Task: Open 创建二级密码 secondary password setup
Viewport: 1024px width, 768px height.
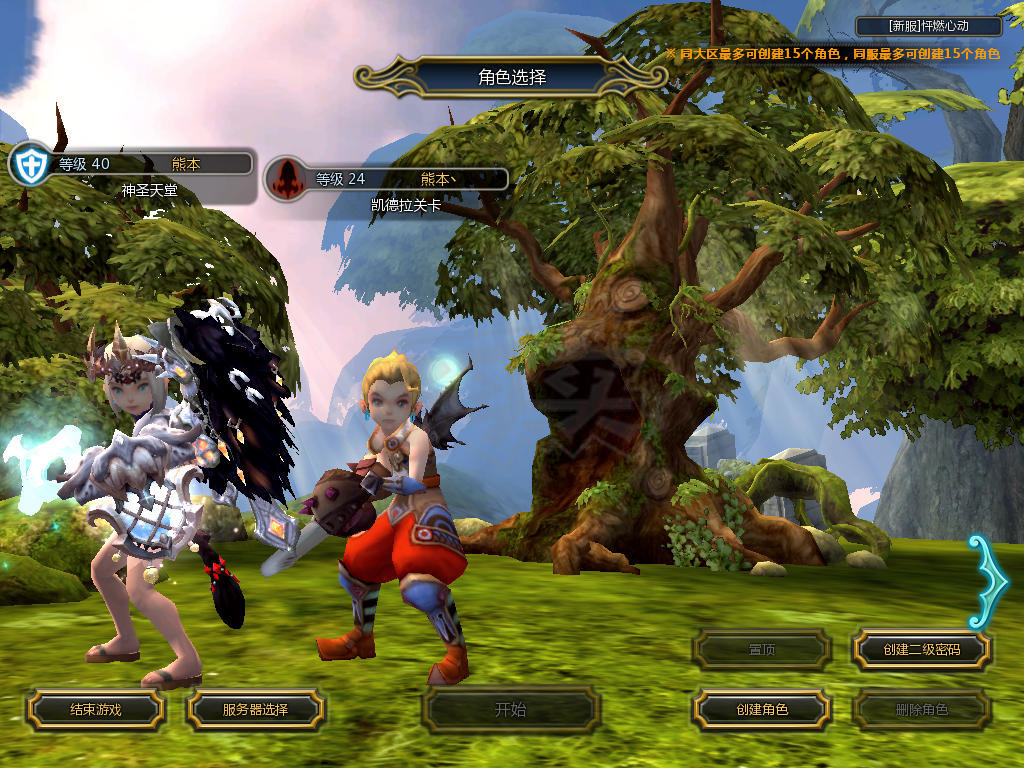Action: 921,650
